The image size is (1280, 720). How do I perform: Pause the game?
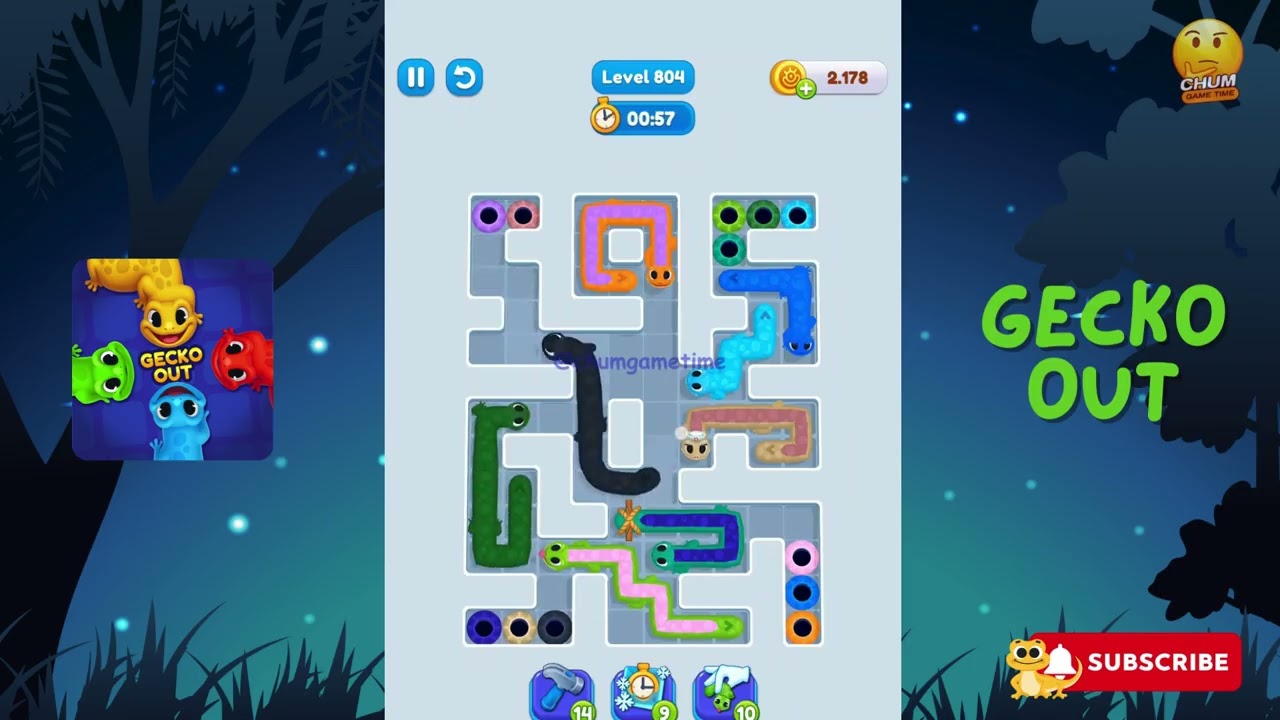416,78
